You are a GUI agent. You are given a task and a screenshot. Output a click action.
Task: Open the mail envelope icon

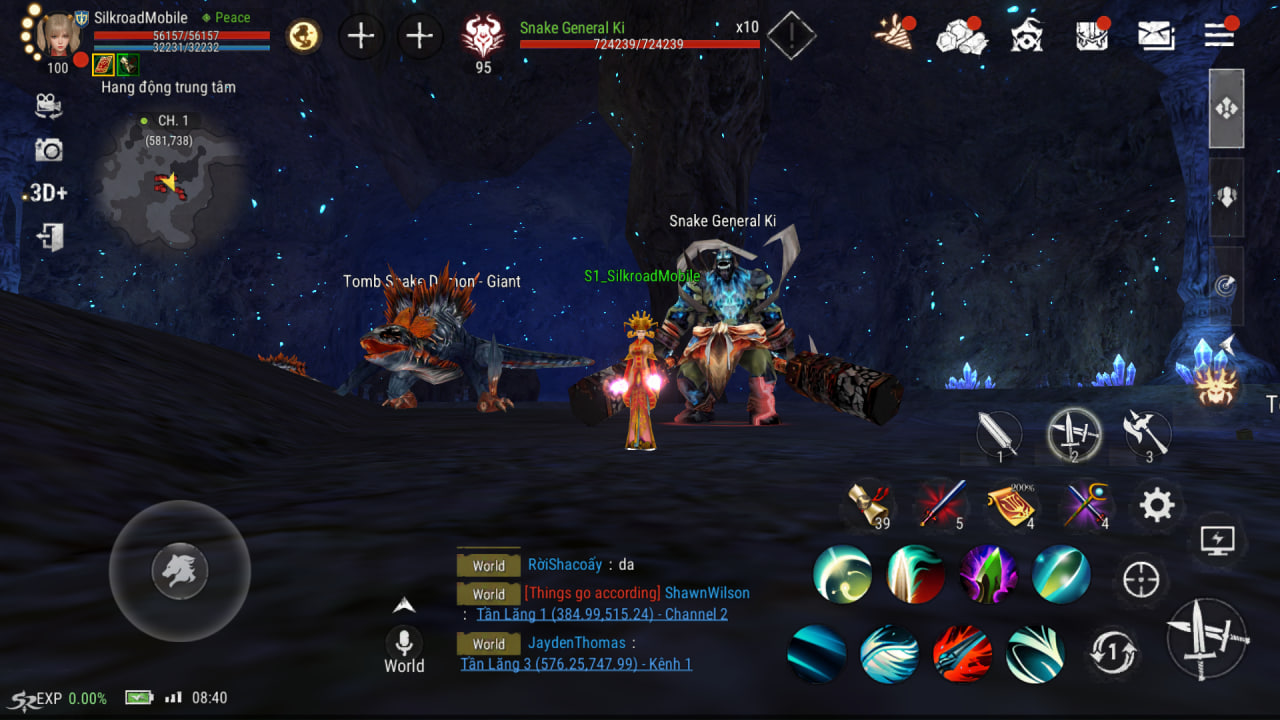(x=1156, y=36)
